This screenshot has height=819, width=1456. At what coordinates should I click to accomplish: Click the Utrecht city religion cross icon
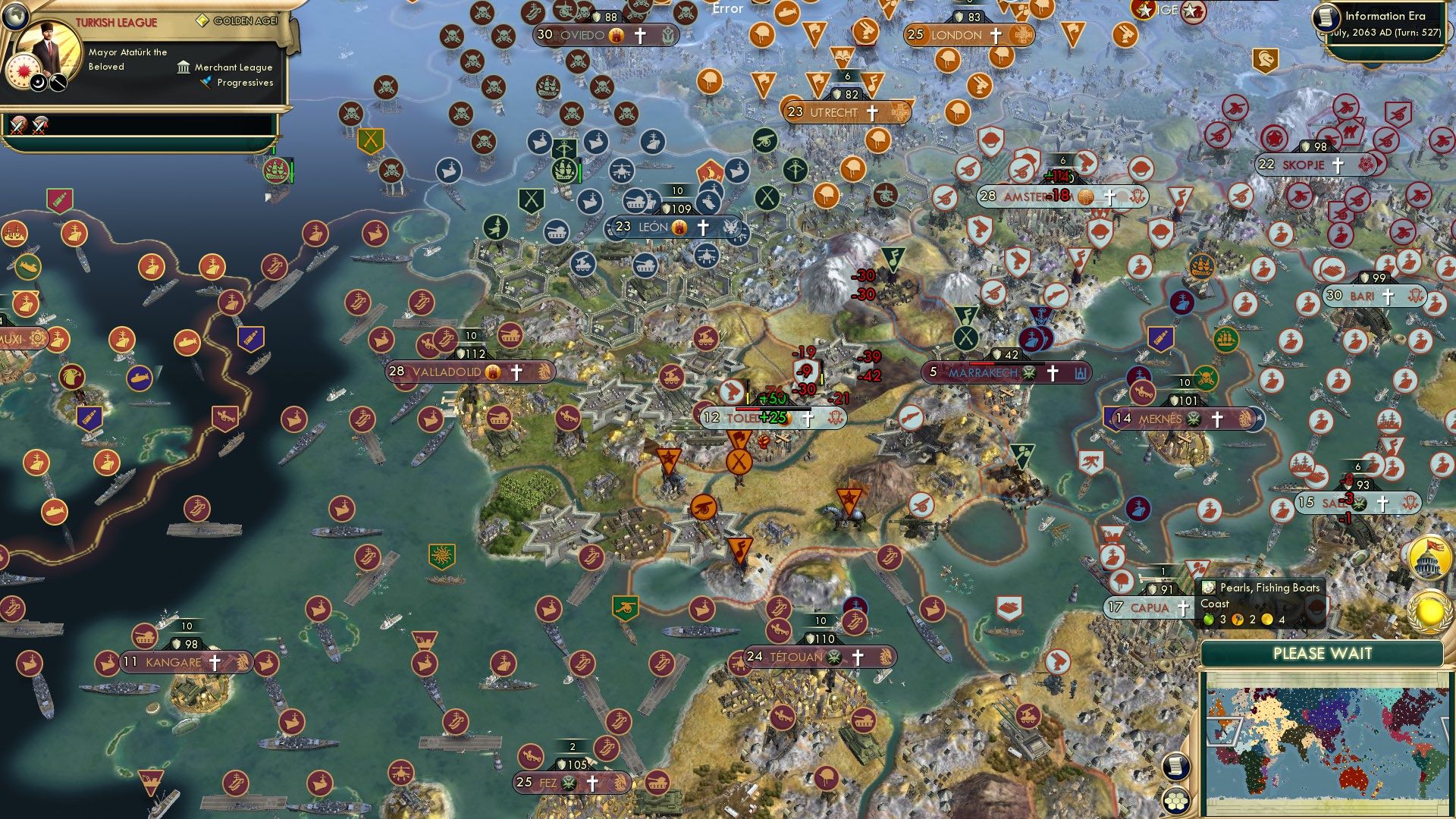872,111
